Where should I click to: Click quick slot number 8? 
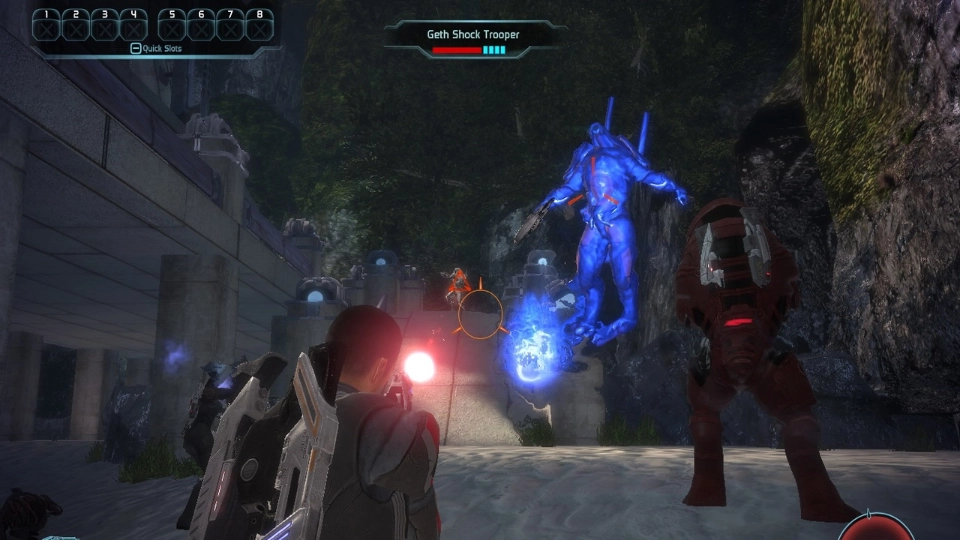click(x=259, y=25)
